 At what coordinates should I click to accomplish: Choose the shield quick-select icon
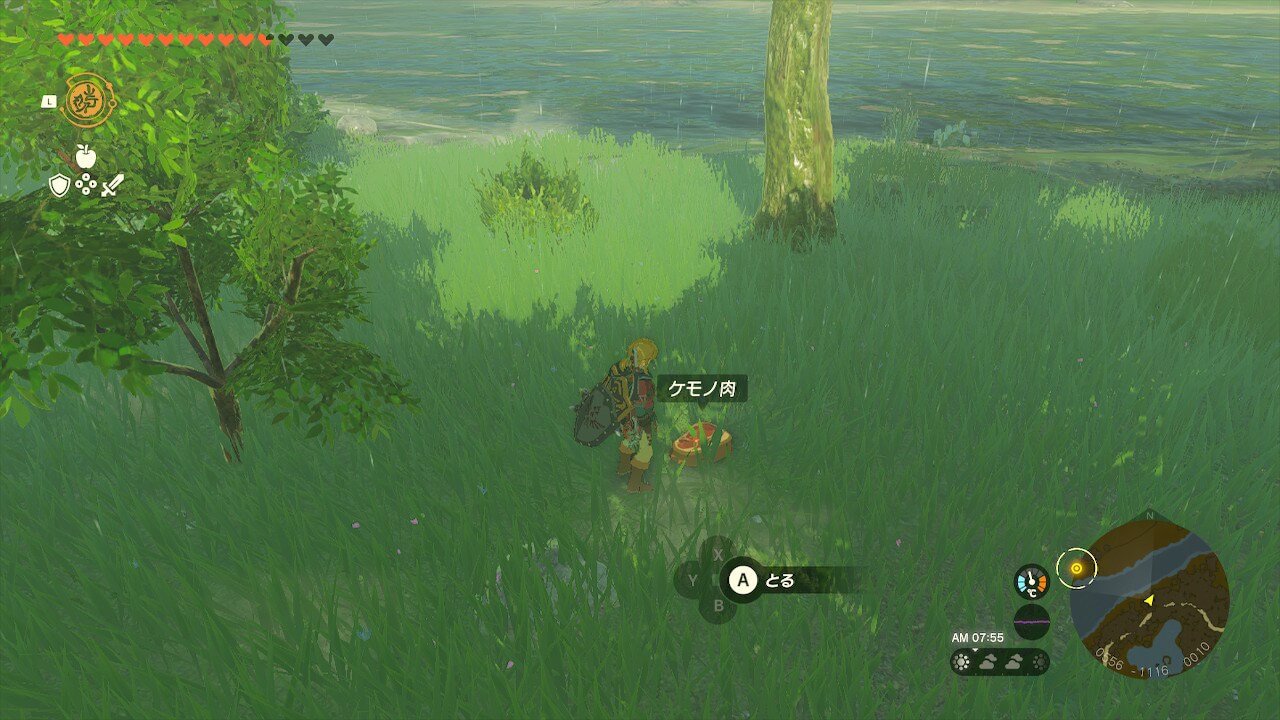point(60,185)
